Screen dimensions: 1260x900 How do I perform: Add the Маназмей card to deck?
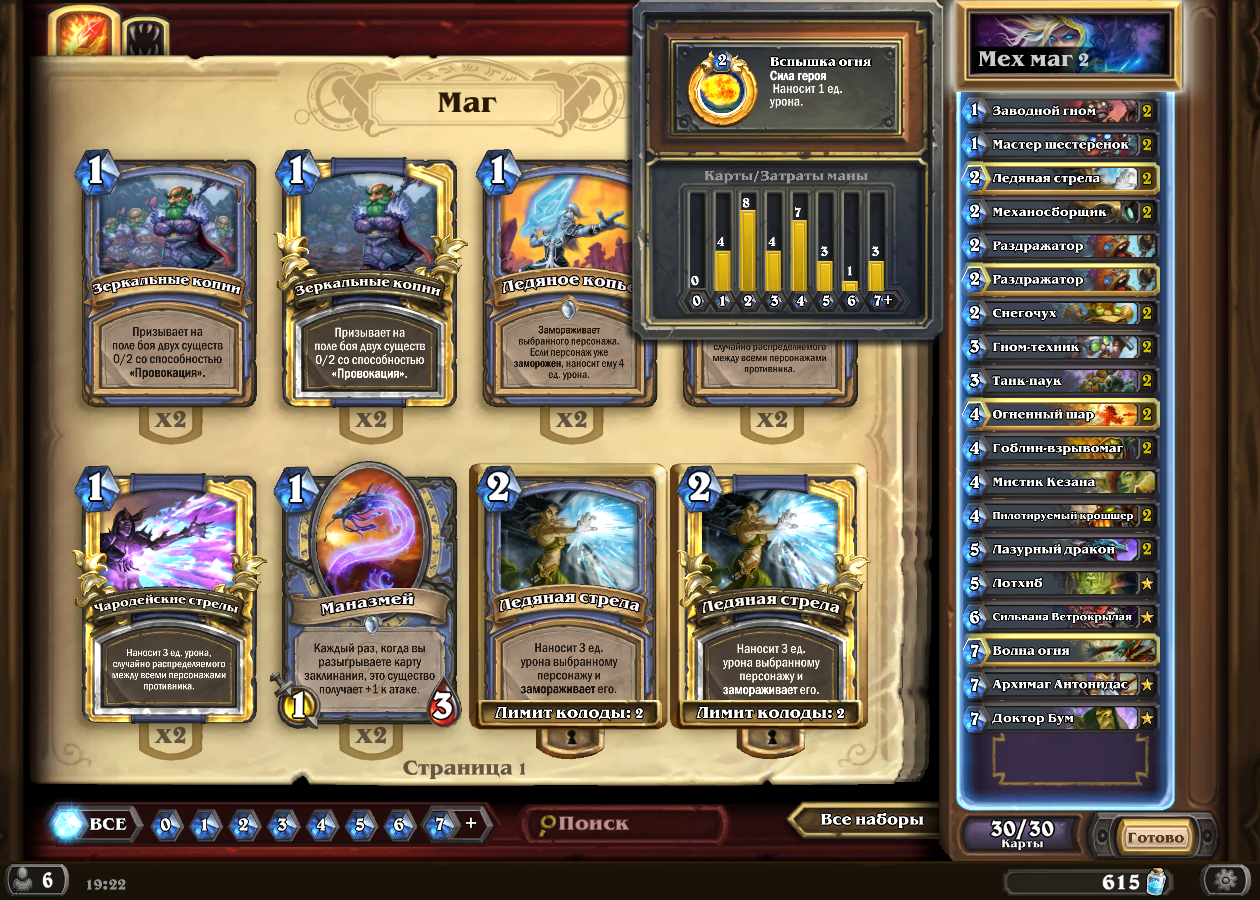[370, 598]
